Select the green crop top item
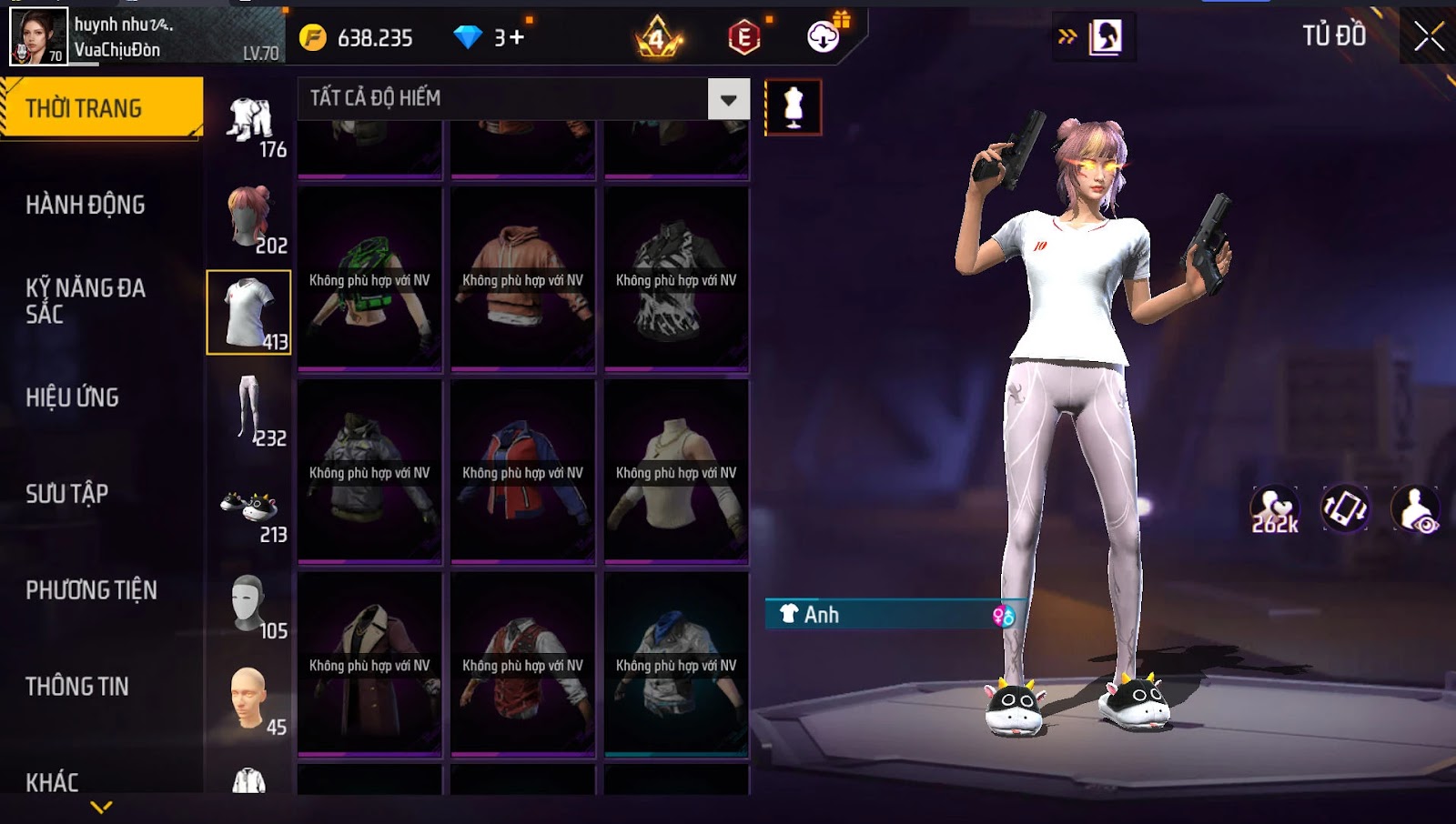Image resolution: width=1456 pixels, height=824 pixels. tap(369, 279)
